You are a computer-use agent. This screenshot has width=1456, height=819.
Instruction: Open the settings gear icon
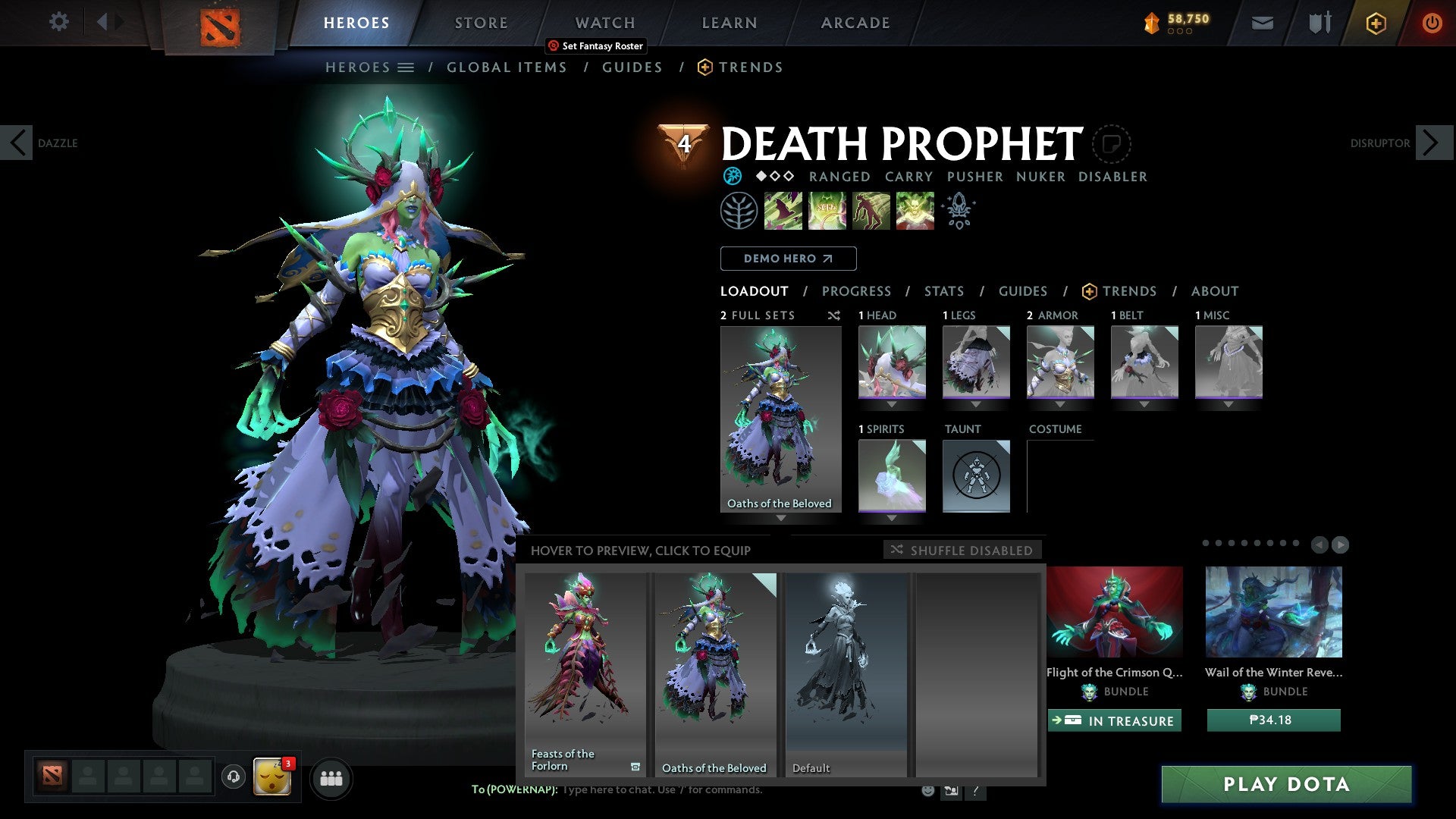[58, 22]
